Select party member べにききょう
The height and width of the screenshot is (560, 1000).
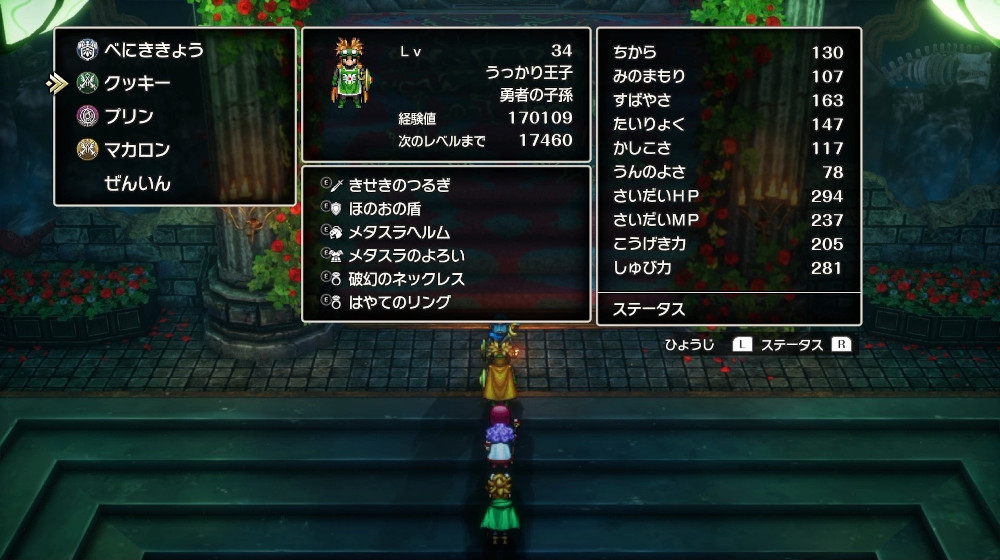[x=153, y=50]
